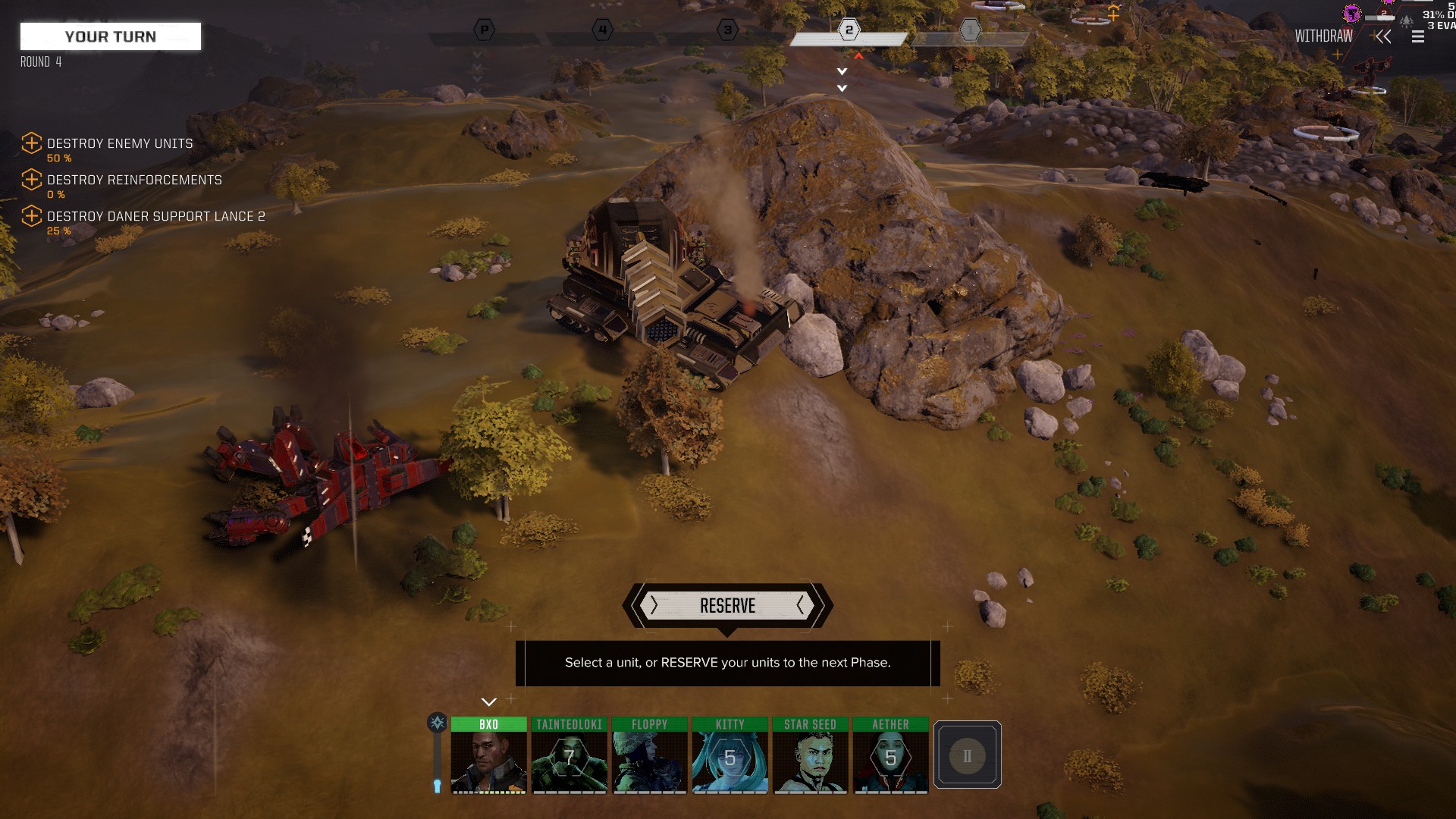Select pilot BXO portrait
Image resolution: width=1456 pixels, height=819 pixels.
[x=488, y=756]
